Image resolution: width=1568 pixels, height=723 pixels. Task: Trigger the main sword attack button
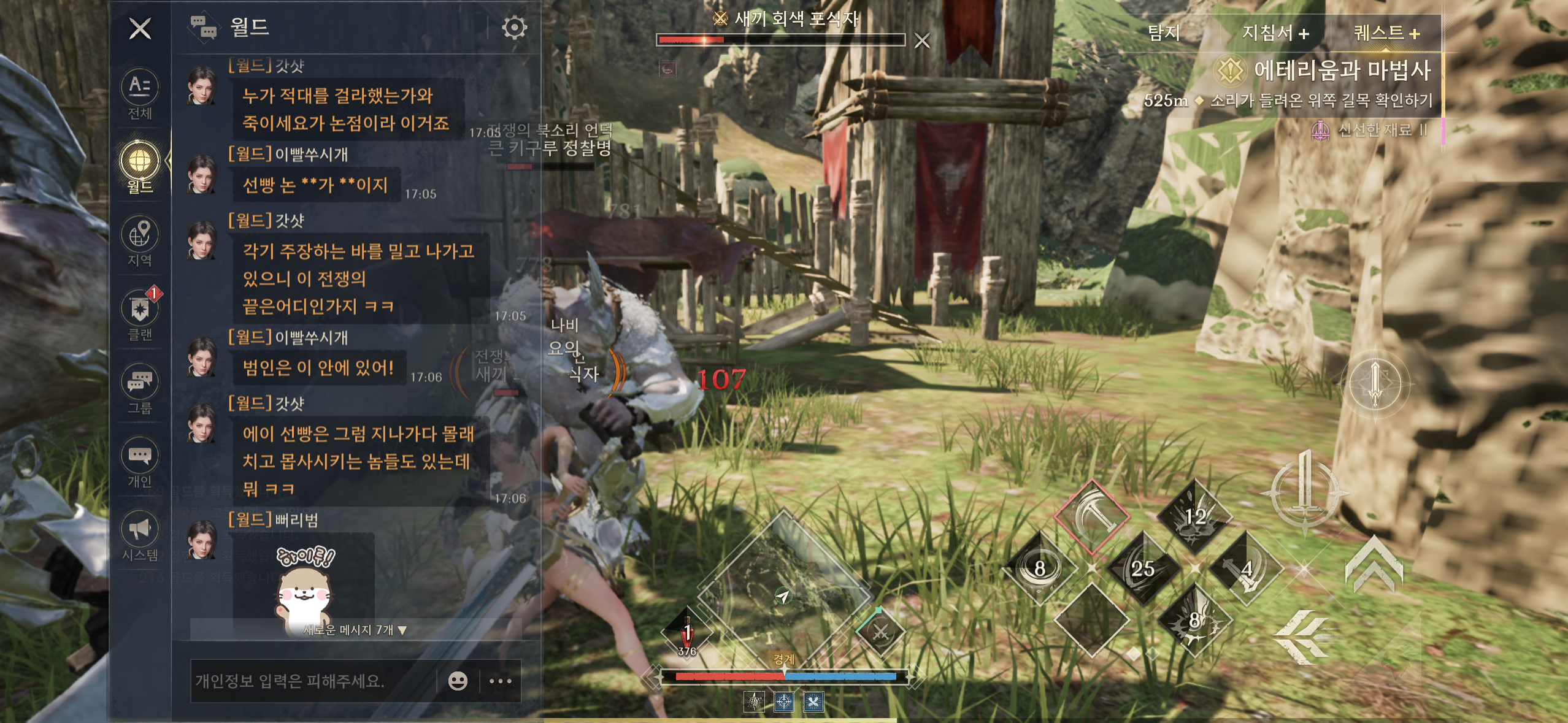click(x=1305, y=492)
